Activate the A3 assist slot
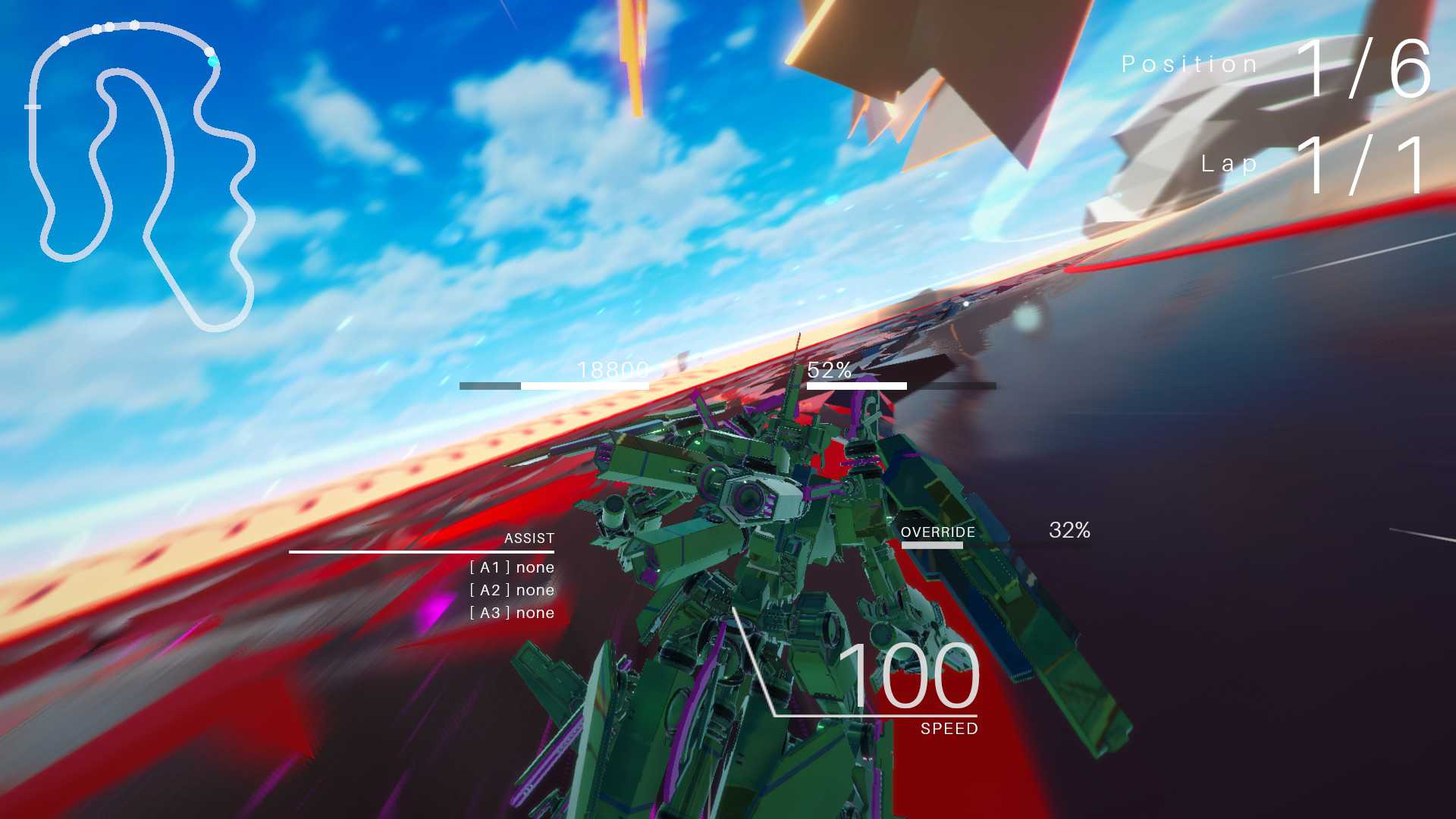1456x819 pixels. [x=512, y=613]
